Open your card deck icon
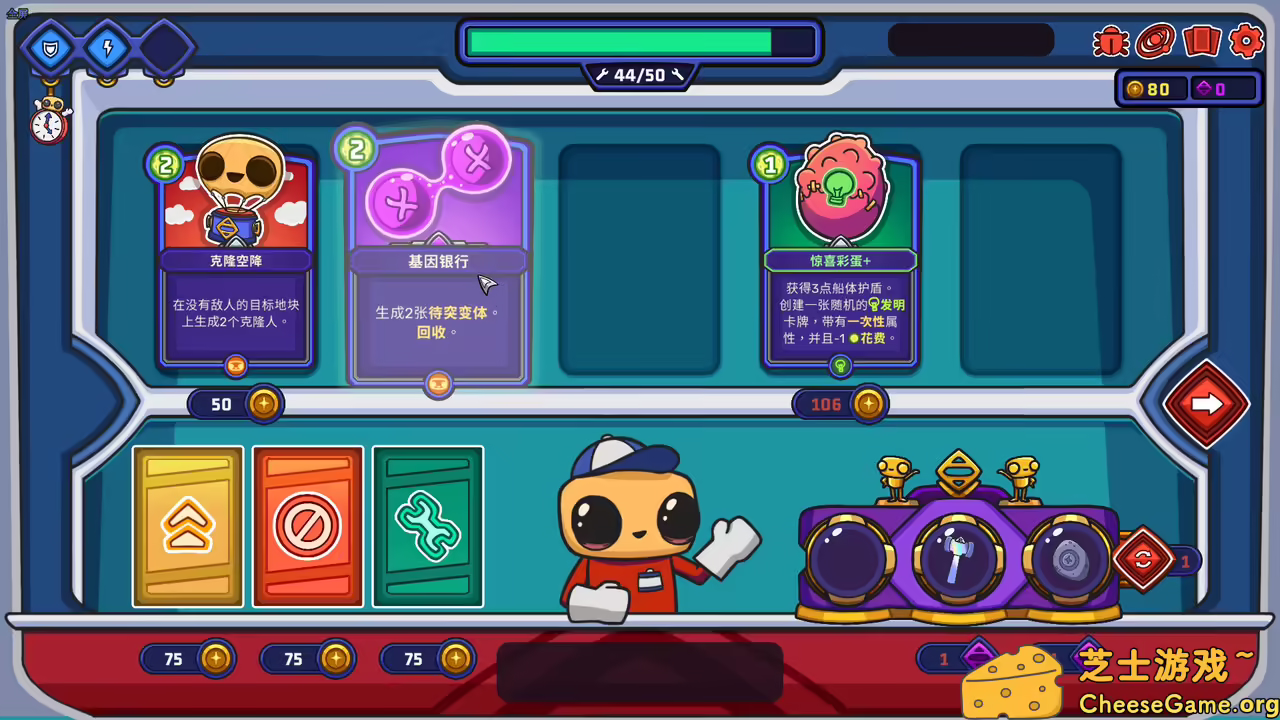Viewport: 1280px width, 720px height. pyautogui.click(x=1202, y=41)
